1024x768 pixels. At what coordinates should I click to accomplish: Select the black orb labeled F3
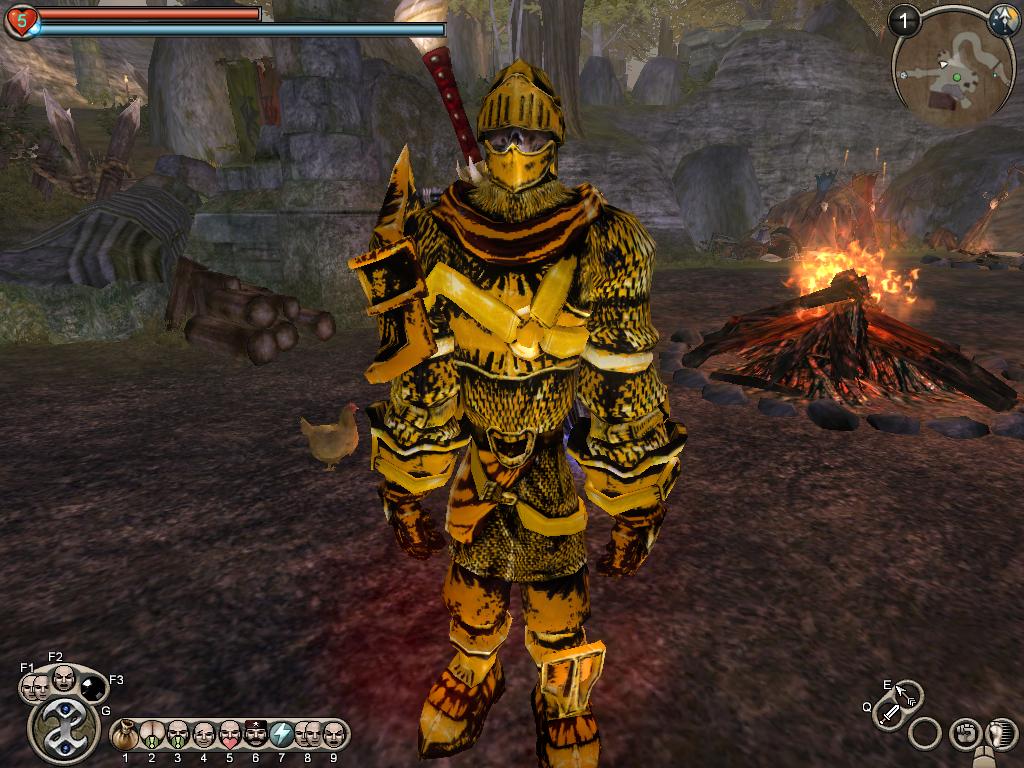(93, 687)
